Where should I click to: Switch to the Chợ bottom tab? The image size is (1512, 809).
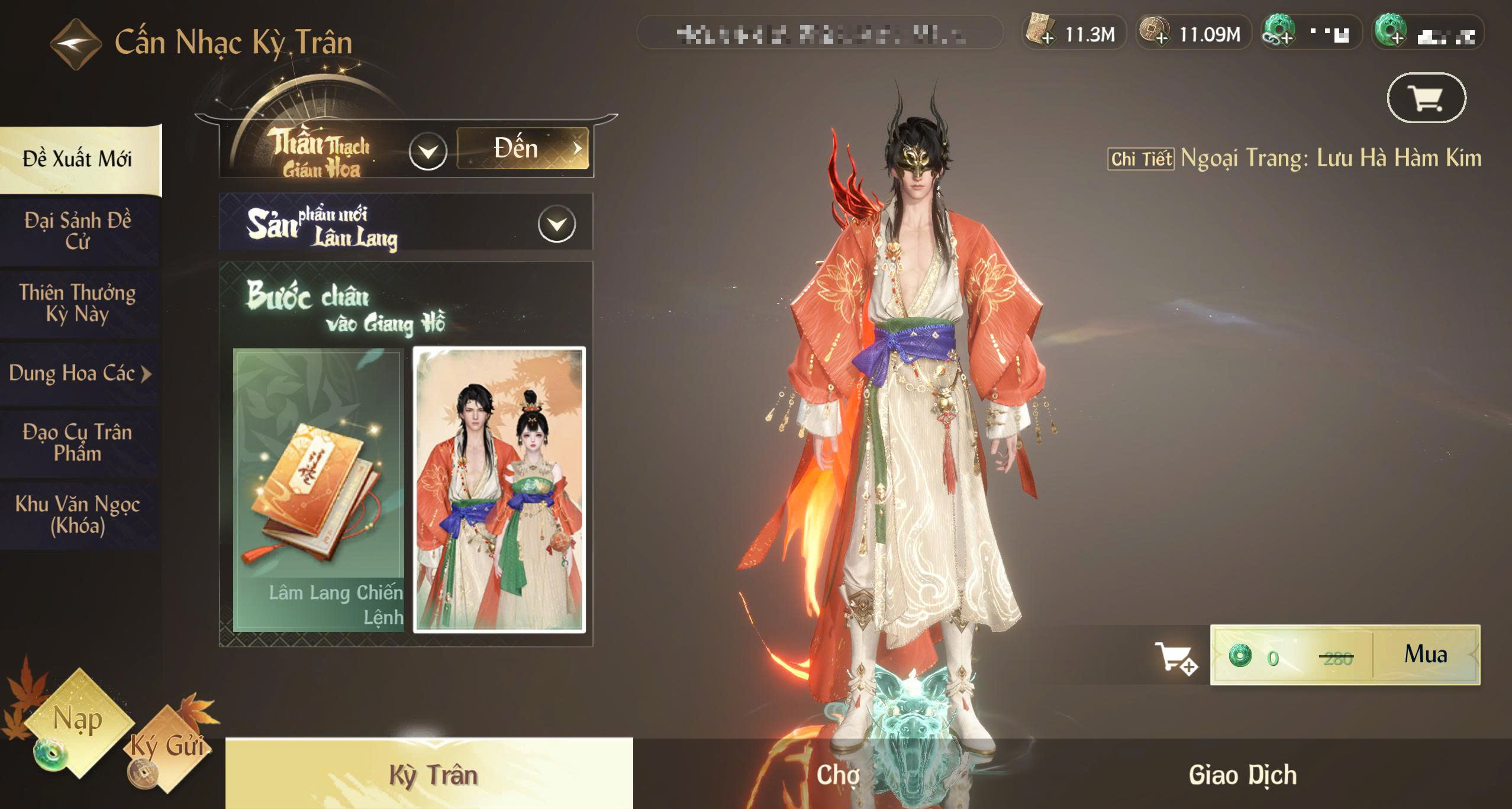837,775
